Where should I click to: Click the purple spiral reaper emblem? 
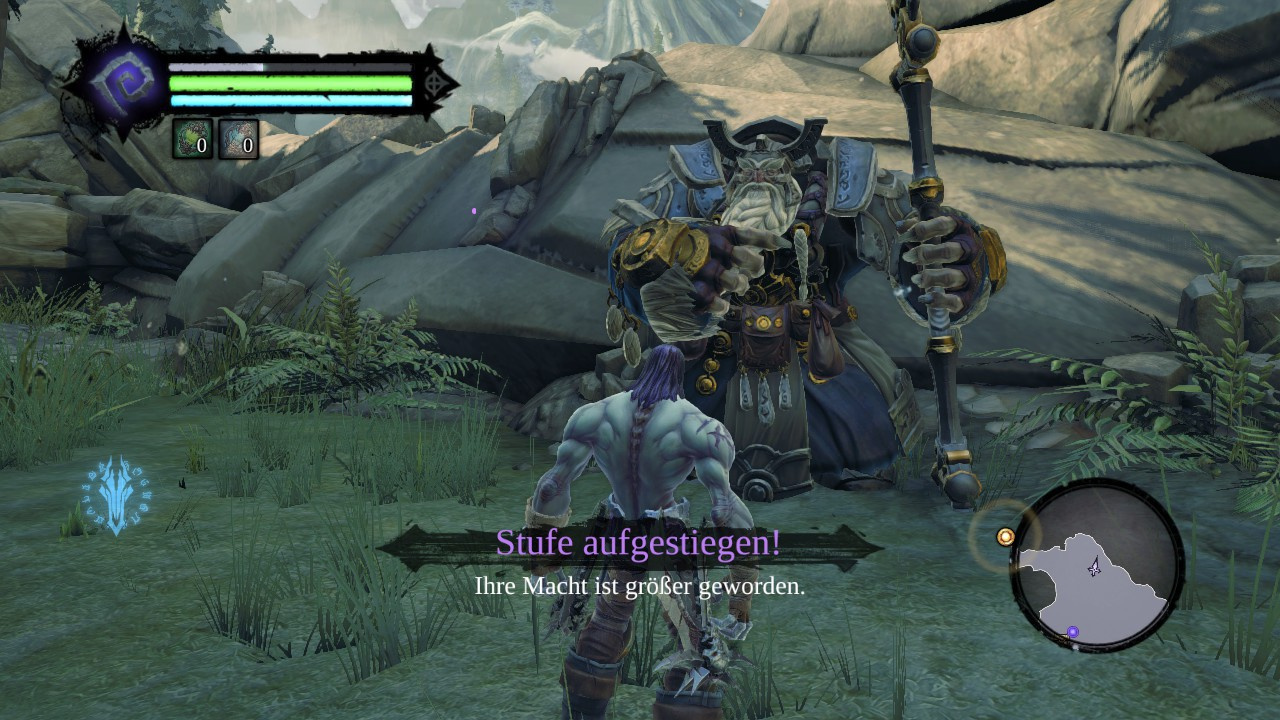[x=125, y=81]
